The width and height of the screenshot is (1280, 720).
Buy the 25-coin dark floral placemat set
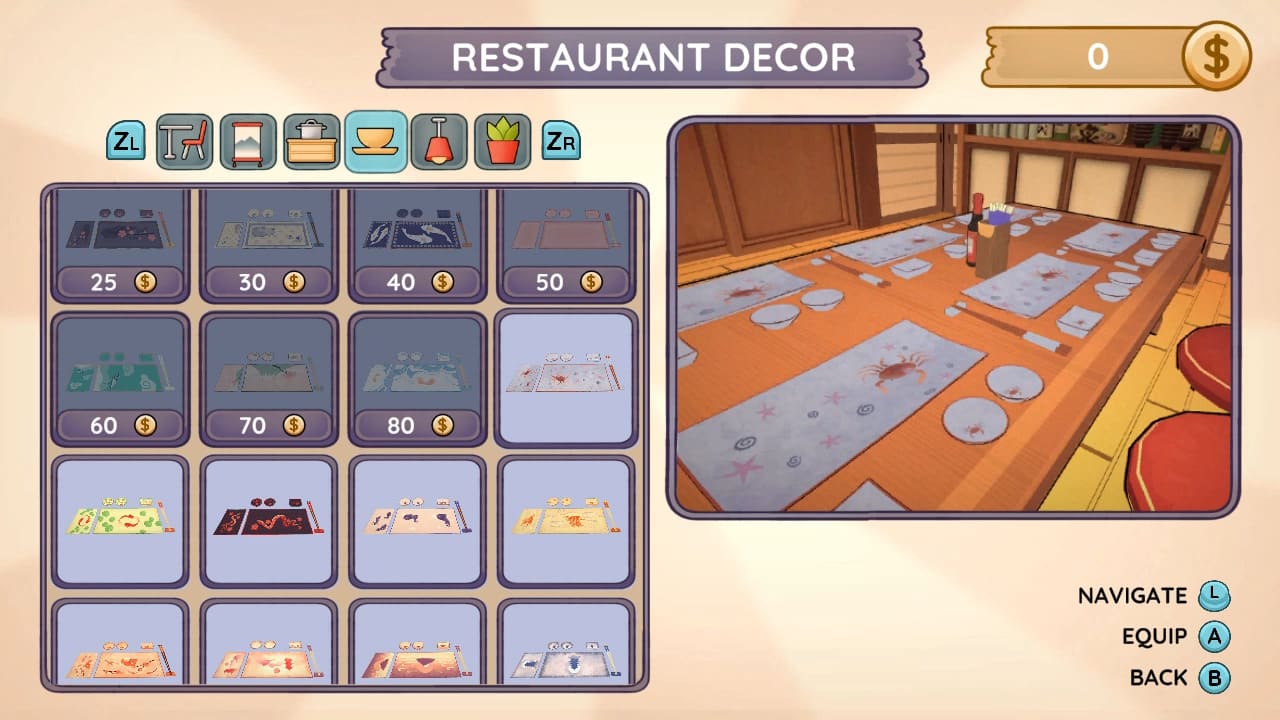click(x=119, y=240)
